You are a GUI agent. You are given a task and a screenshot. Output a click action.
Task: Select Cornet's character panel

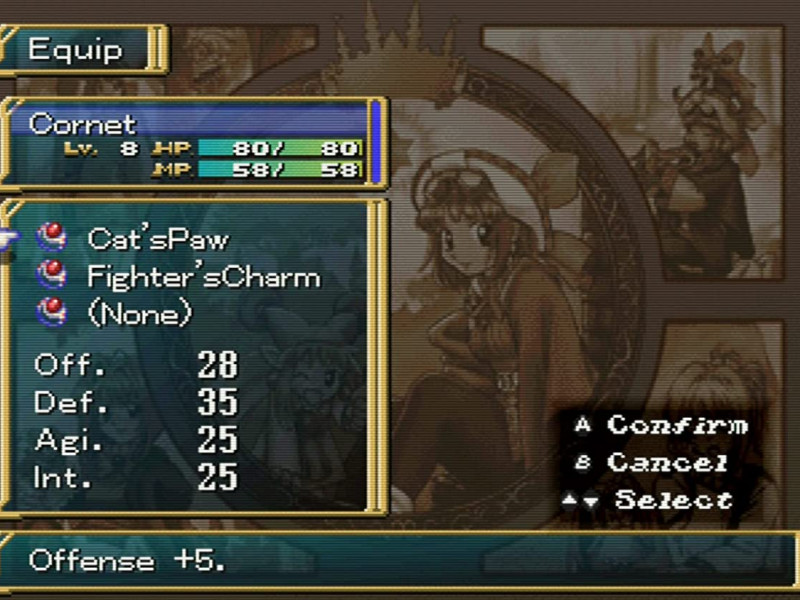(194, 145)
